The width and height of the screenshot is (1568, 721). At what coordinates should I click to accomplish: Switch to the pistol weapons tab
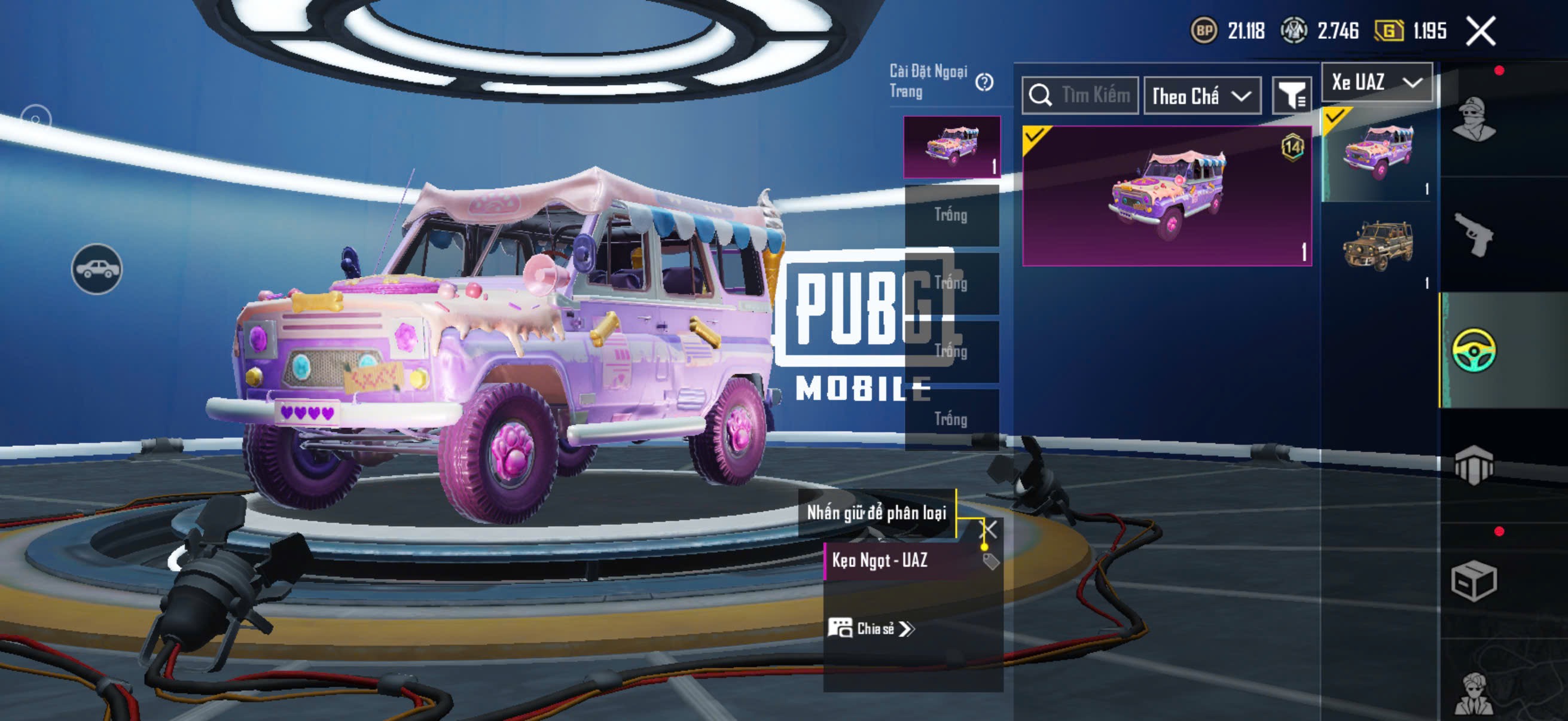tap(1474, 235)
